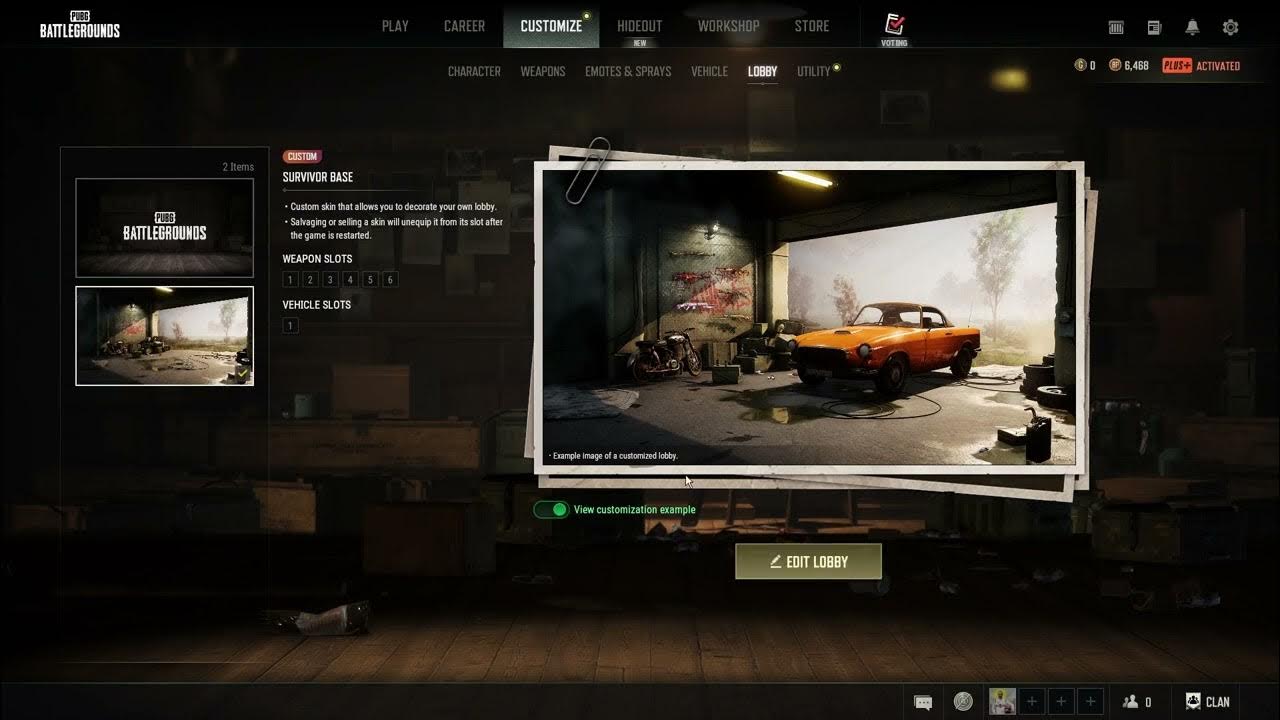
Task: Open the news icon near settings
Action: 1155,27
